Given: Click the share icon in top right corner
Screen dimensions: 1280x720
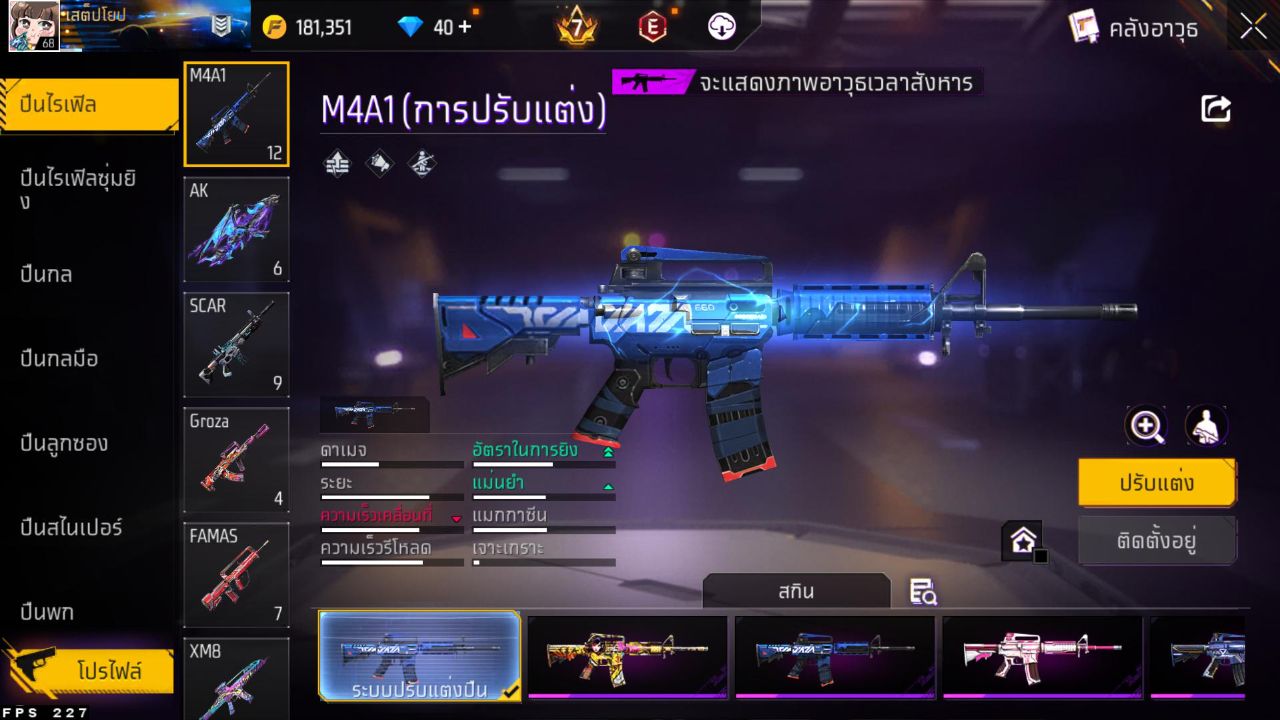Looking at the screenshot, I should point(1214,108).
